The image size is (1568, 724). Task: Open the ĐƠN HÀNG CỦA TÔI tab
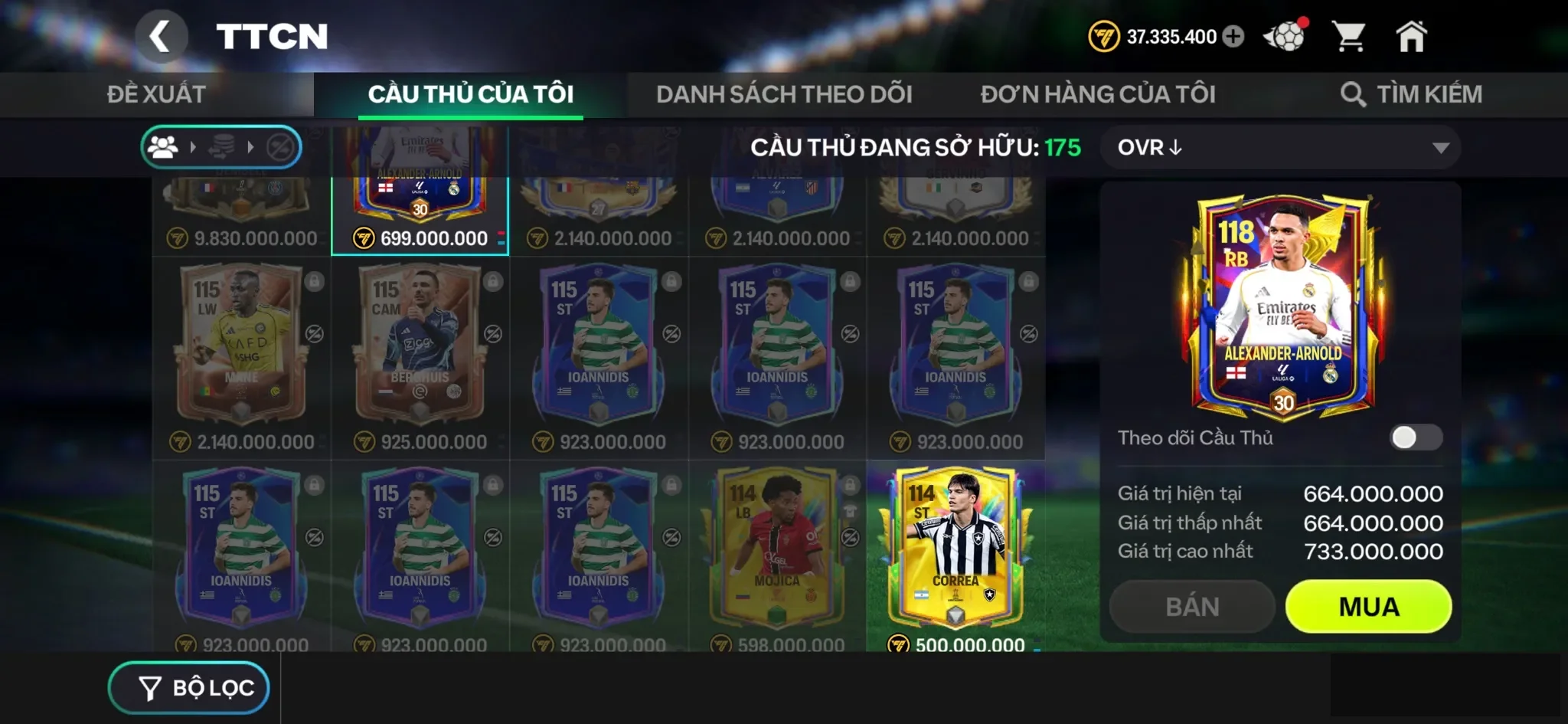coord(1098,93)
